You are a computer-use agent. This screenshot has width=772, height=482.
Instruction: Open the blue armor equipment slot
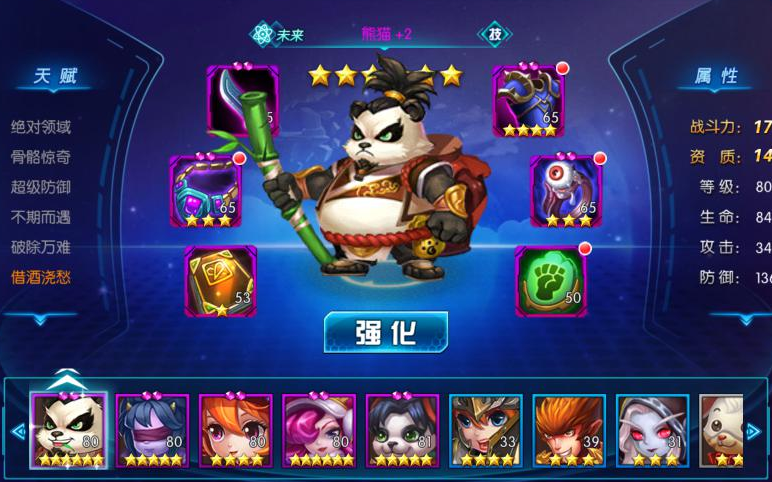tap(528, 101)
